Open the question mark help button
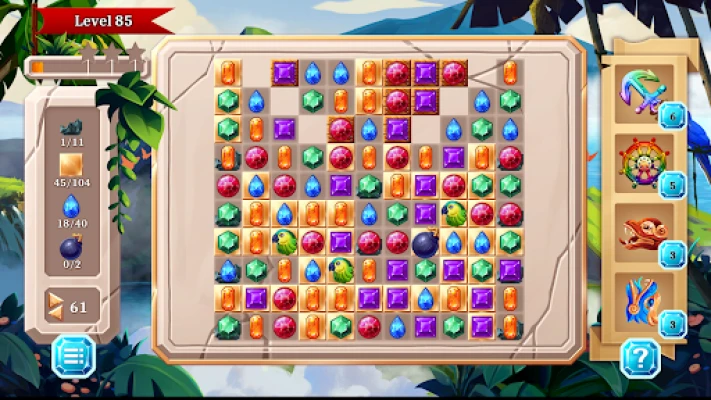The image size is (711, 400). 640,355
